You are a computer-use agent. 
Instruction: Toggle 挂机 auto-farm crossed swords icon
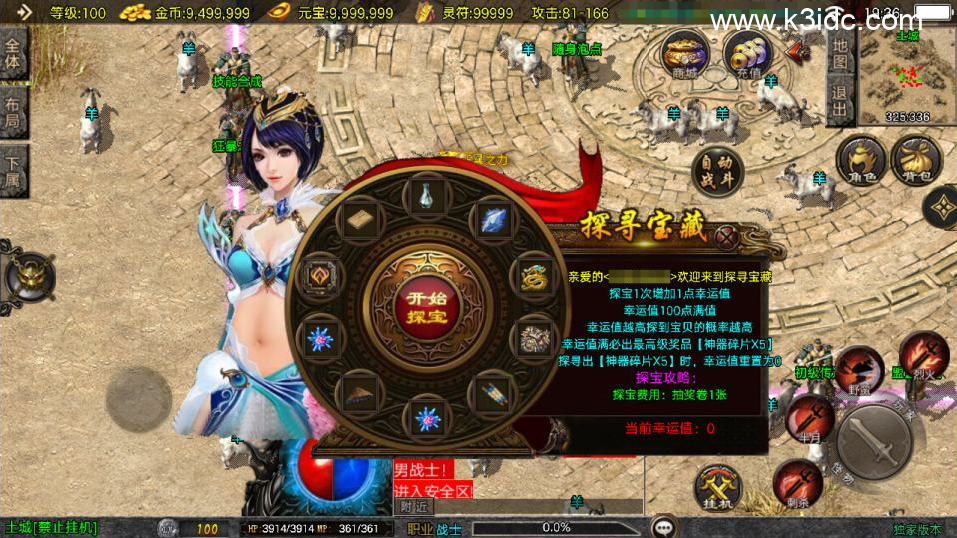pos(718,489)
